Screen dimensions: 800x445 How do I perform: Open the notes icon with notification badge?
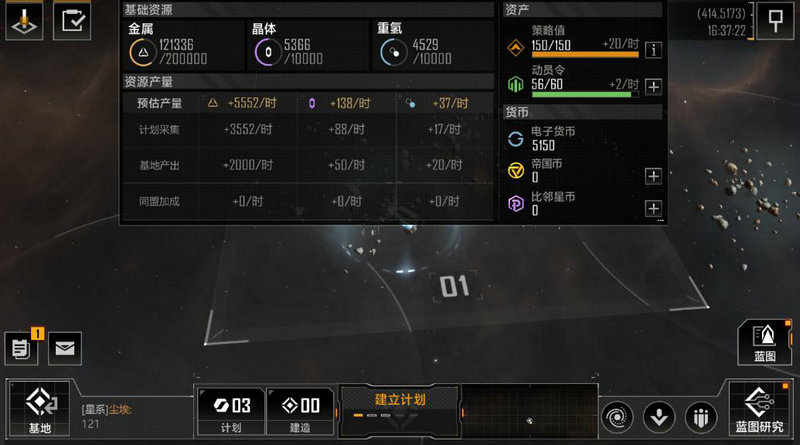tap(21, 348)
